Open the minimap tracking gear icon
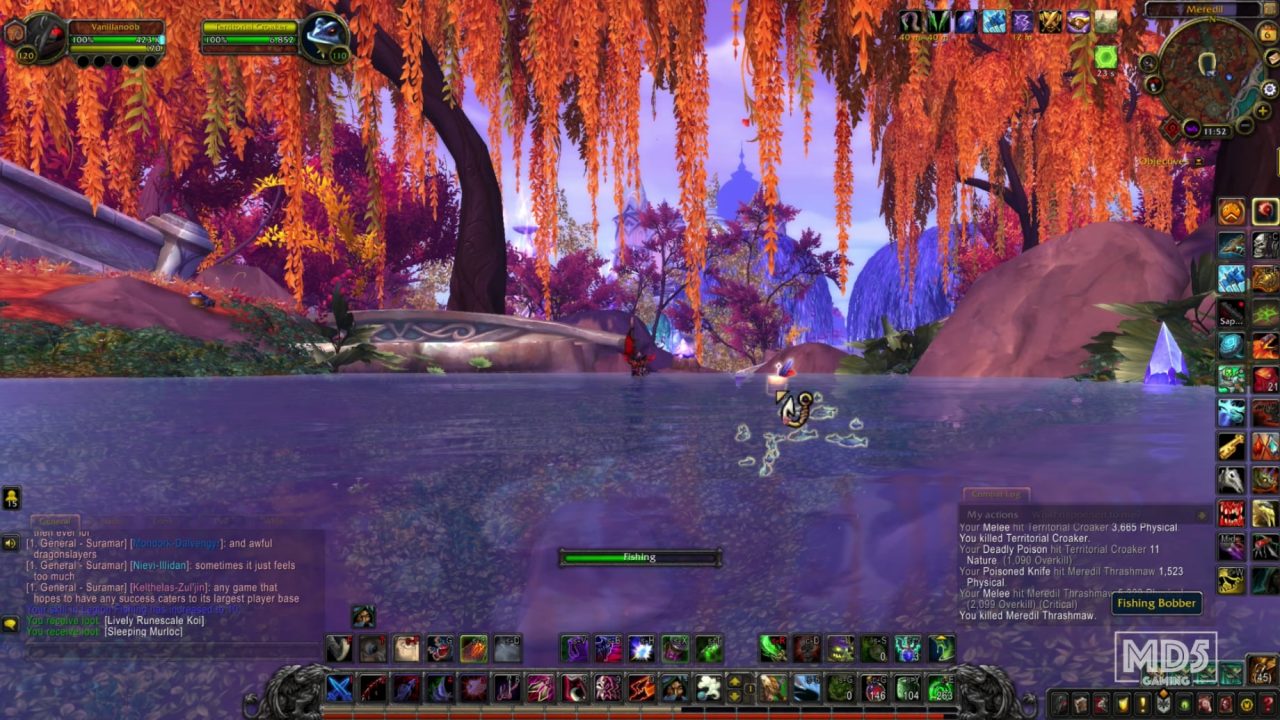Viewport: 1280px width, 720px height. click(x=1269, y=88)
